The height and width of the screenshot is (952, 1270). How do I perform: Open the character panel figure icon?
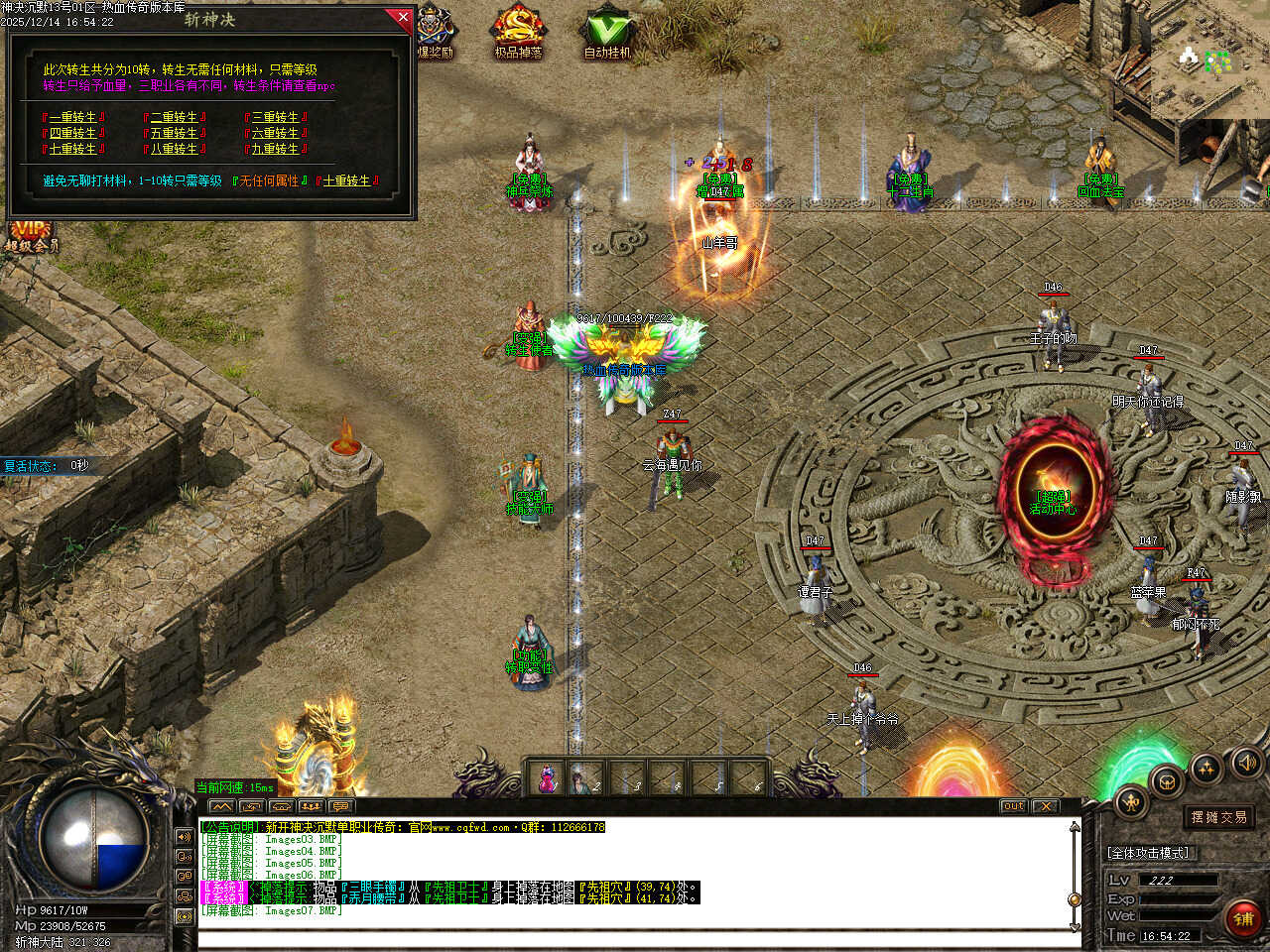[x=1131, y=801]
